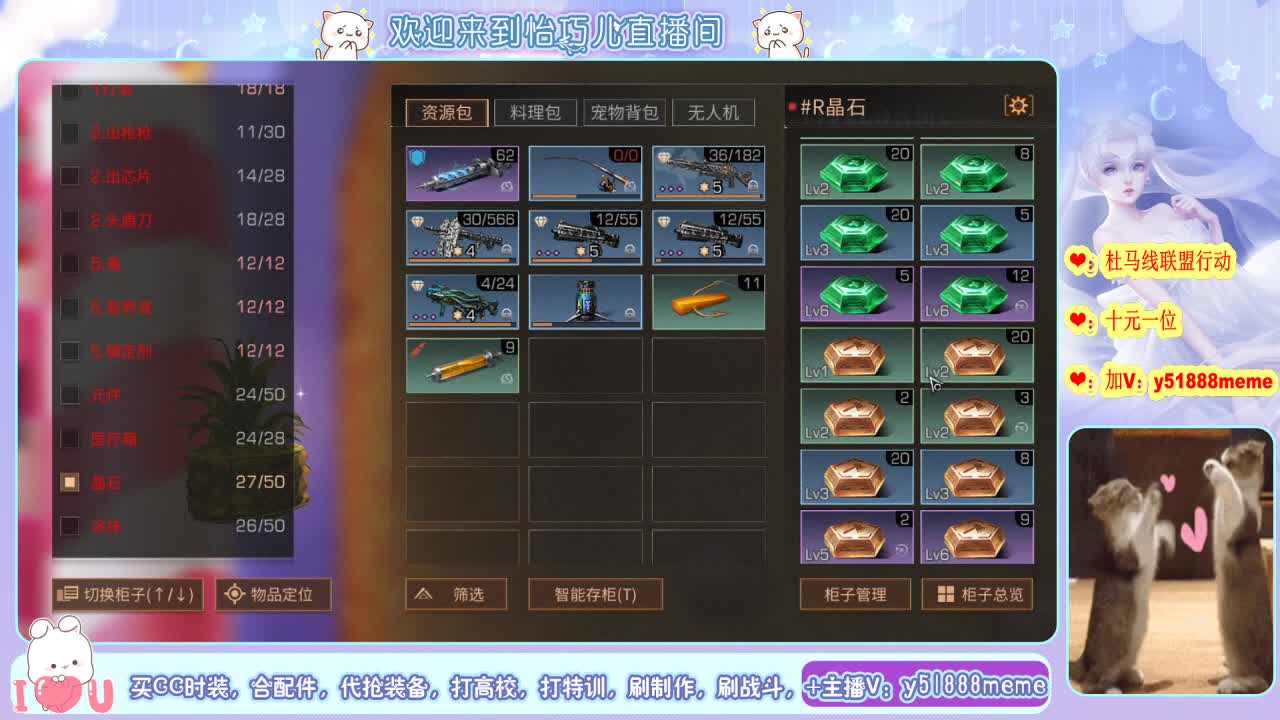1280x720 pixels.
Task: Check the 晶石 checkbox in the sidebar
Action: point(69,482)
